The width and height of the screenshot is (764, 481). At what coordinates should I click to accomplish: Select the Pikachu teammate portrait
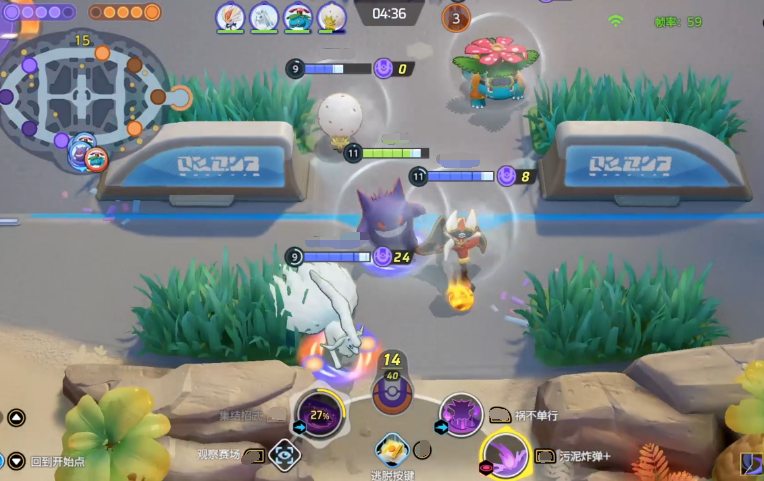click(331, 16)
